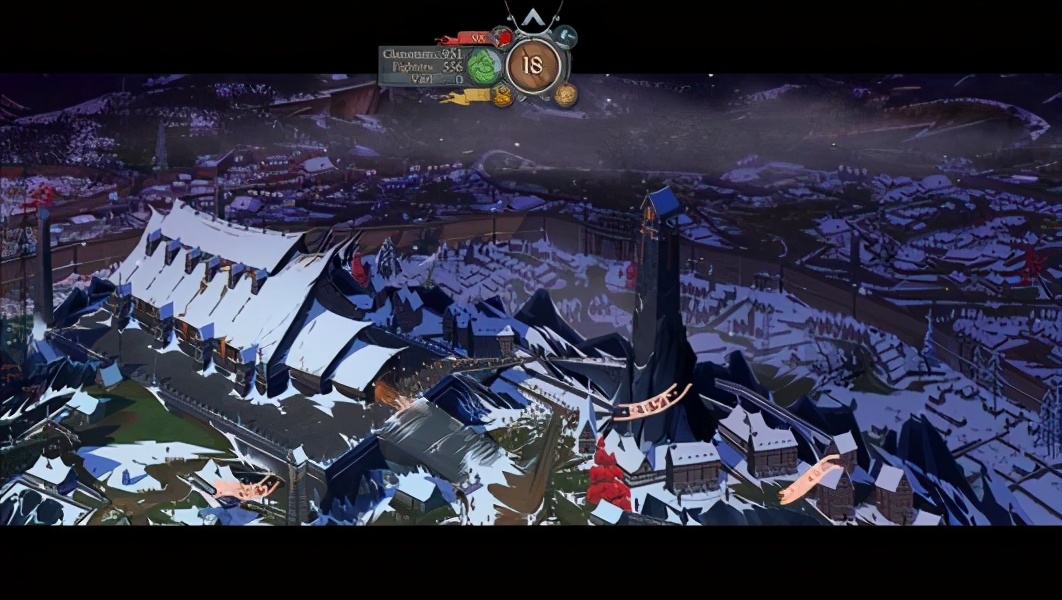
Task: Select the green swirl orb
Action: coord(484,66)
